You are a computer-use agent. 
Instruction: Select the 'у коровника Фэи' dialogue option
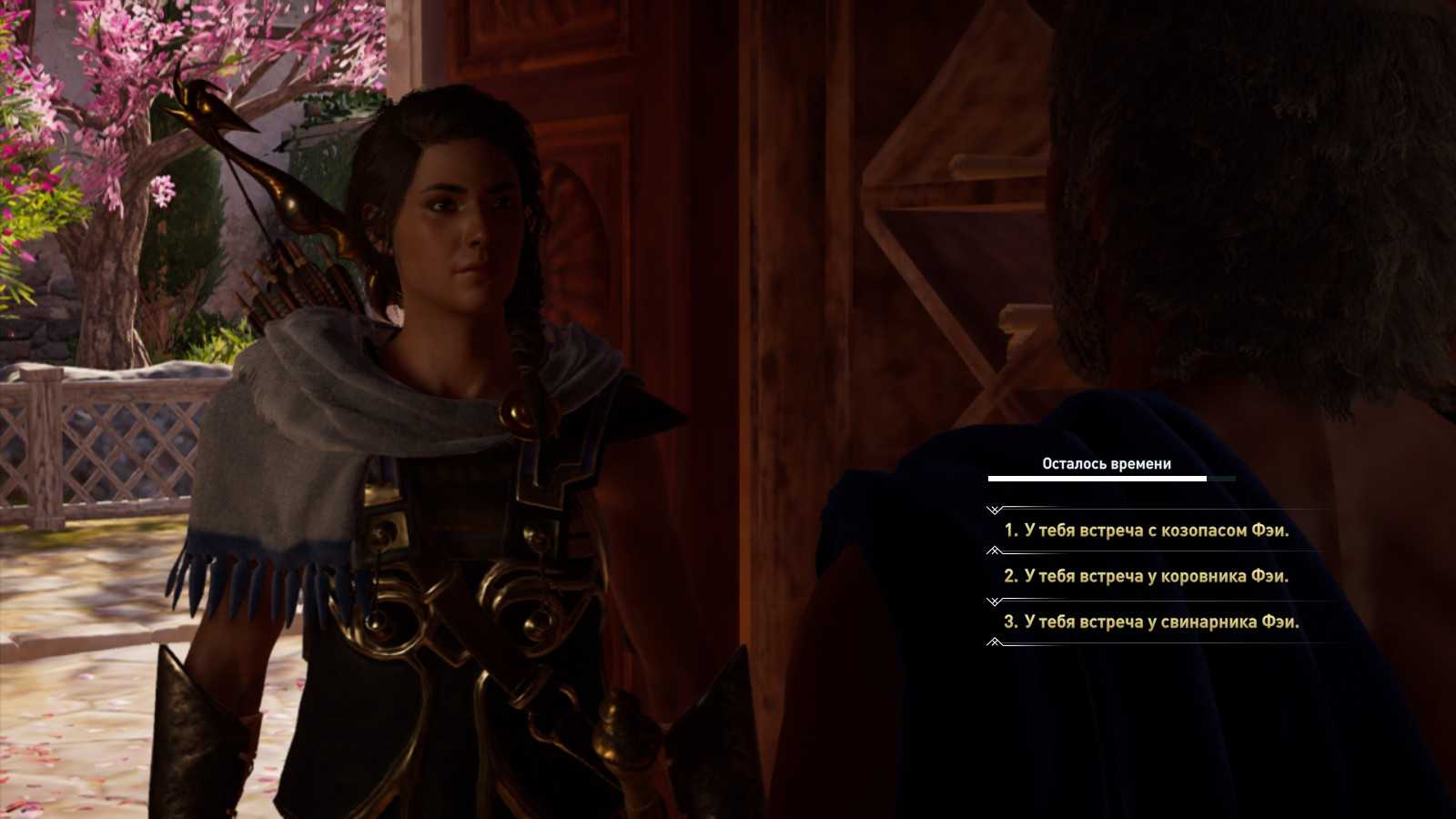point(1147,576)
